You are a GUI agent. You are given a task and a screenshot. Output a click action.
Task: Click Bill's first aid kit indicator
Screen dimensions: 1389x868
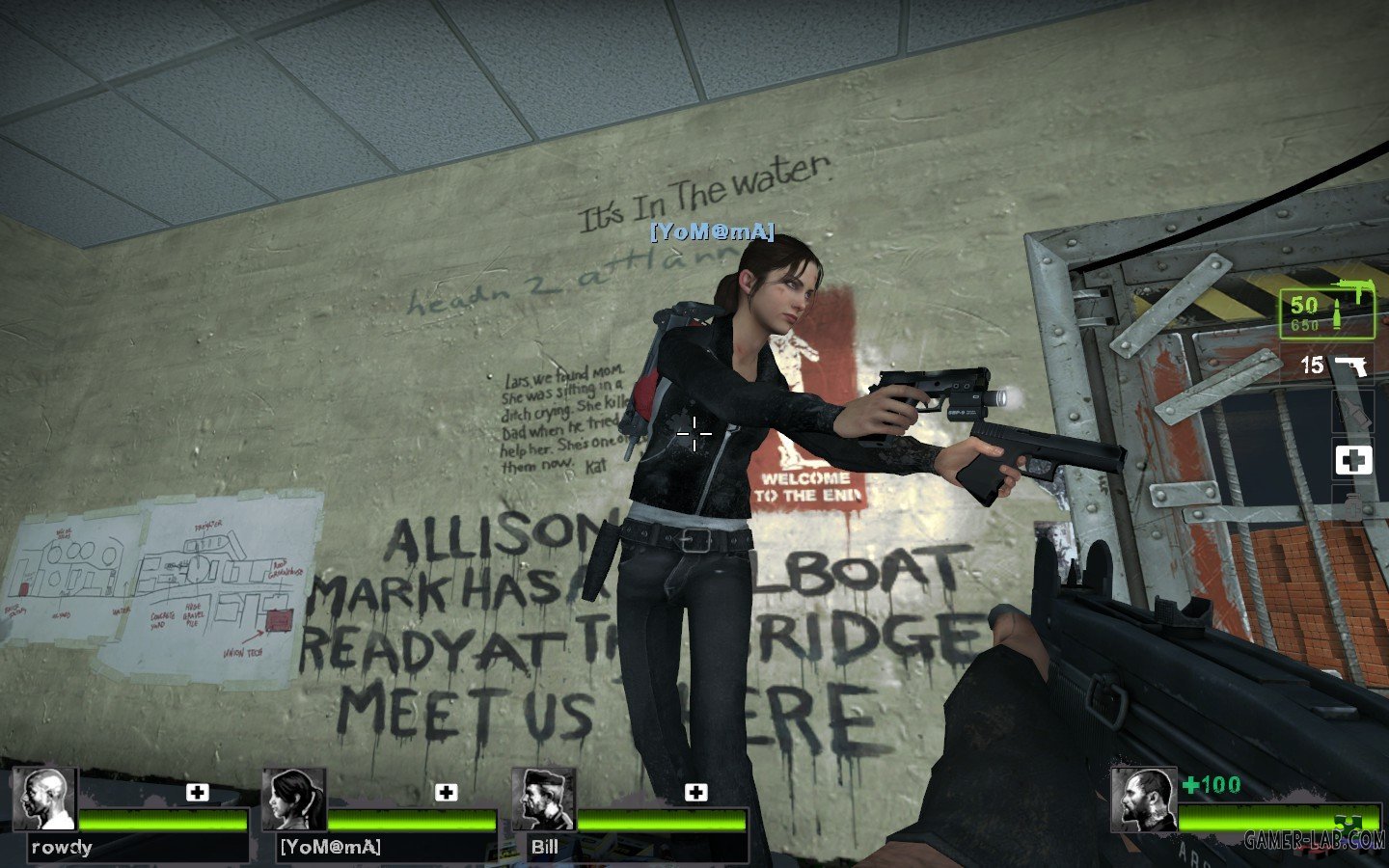pyautogui.click(x=695, y=792)
